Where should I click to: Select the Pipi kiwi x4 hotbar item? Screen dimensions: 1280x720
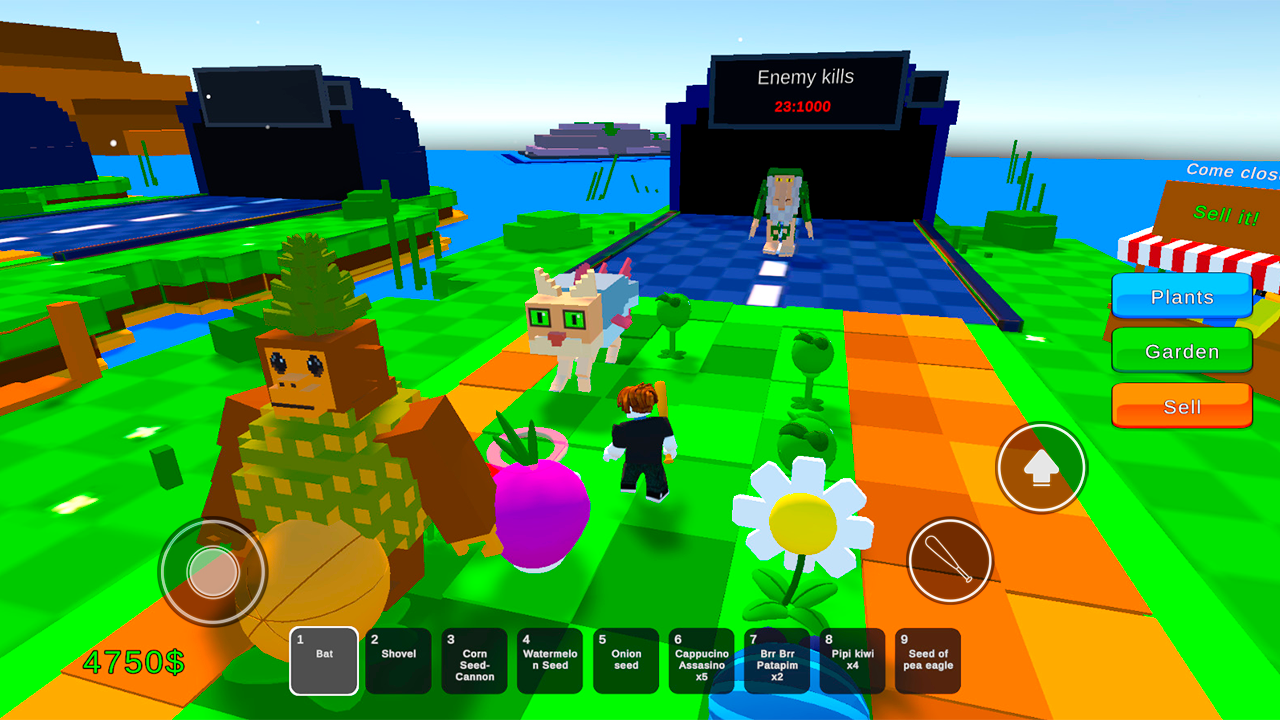click(x=852, y=660)
